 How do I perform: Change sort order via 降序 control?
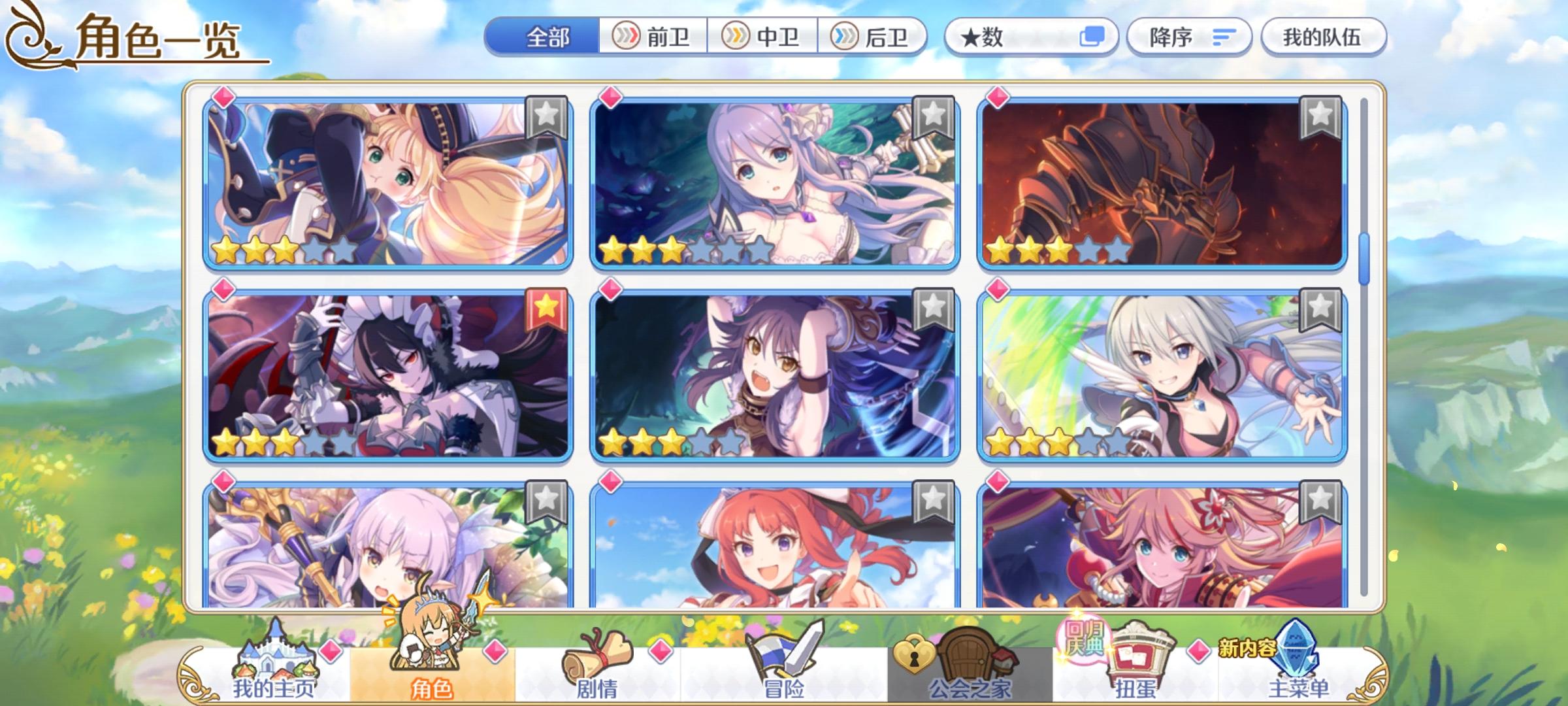coord(1189,37)
